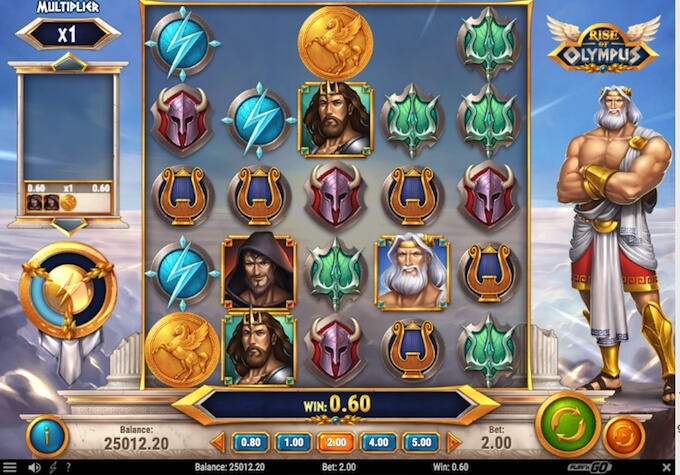Viewport: 680px width, 475px height.
Task: Toggle sound with the speaker icon
Action: click(33, 467)
